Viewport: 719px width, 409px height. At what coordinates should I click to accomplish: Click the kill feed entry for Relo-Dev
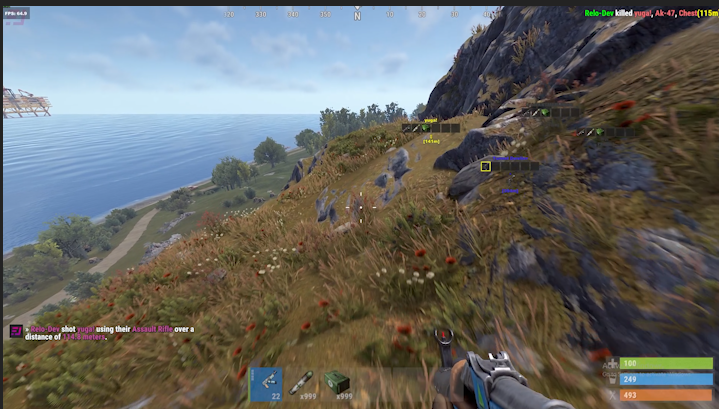(x=648, y=11)
